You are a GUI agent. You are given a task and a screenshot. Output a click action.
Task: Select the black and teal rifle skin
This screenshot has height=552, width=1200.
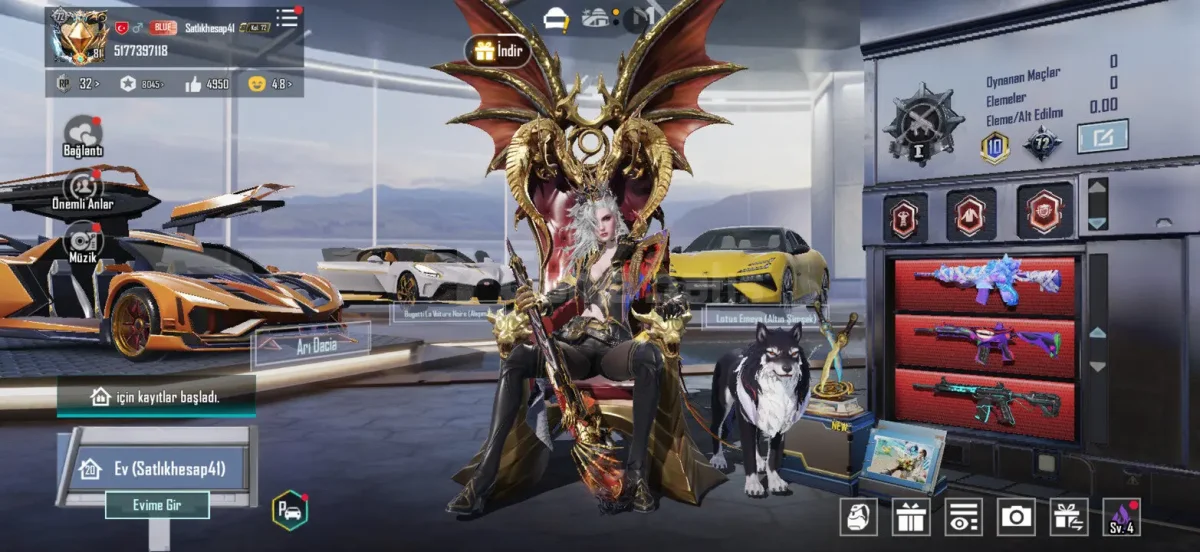click(984, 398)
